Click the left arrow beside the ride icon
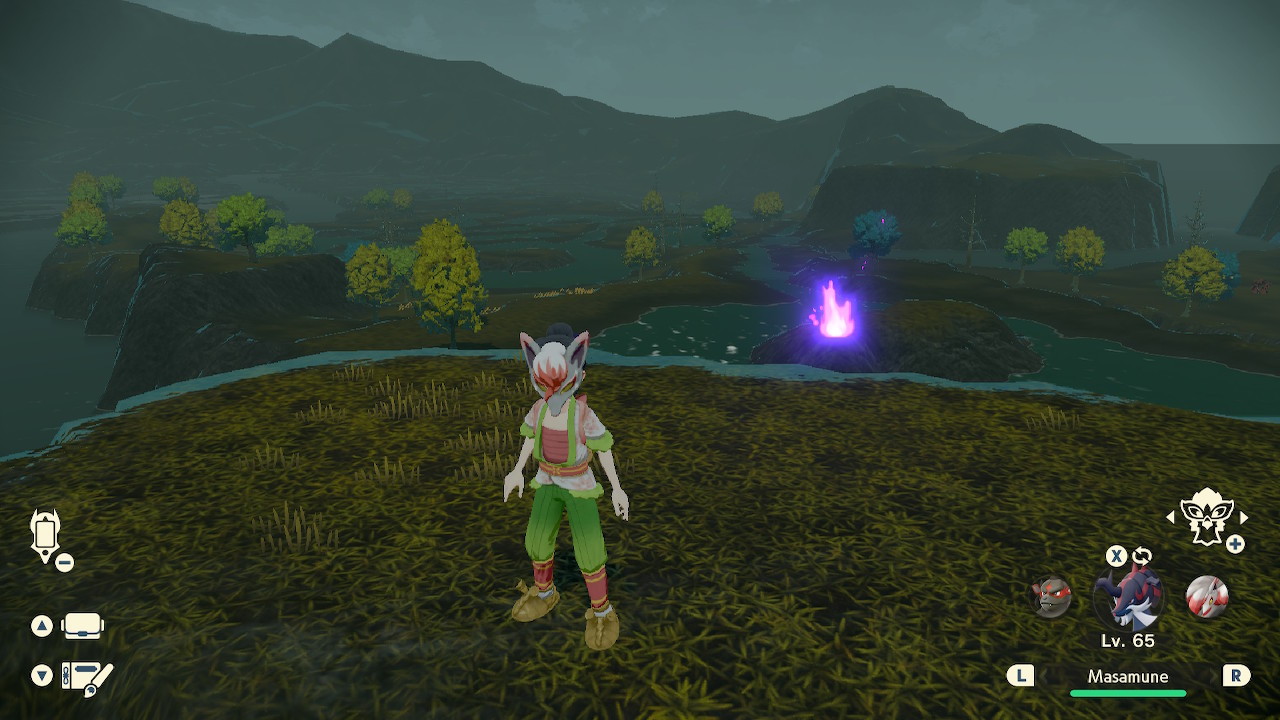This screenshot has width=1280, height=720. (1171, 518)
